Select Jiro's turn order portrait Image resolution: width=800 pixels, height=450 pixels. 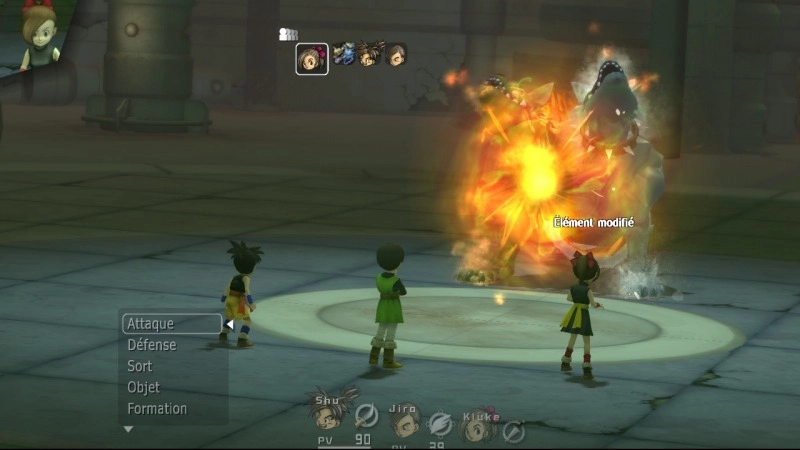396,54
